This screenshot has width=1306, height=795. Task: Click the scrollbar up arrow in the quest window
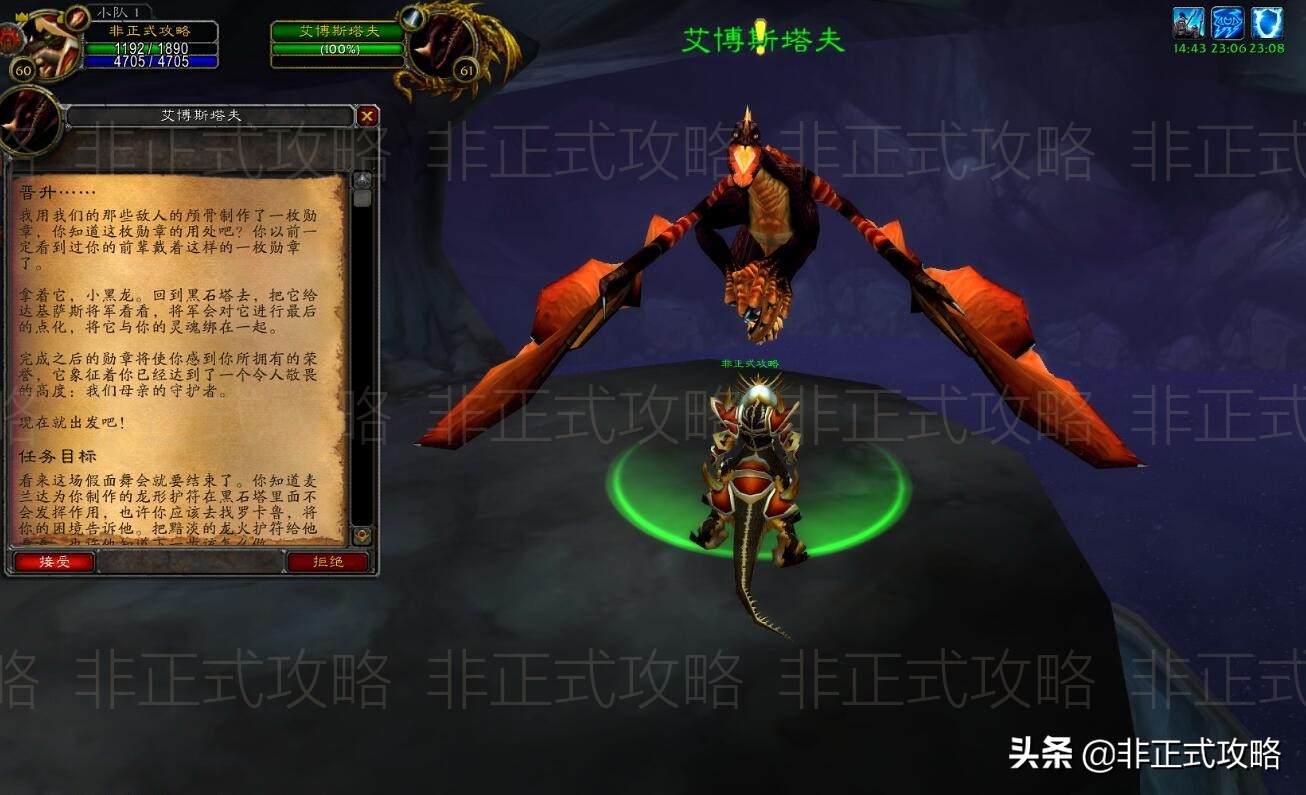(x=362, y=179)
